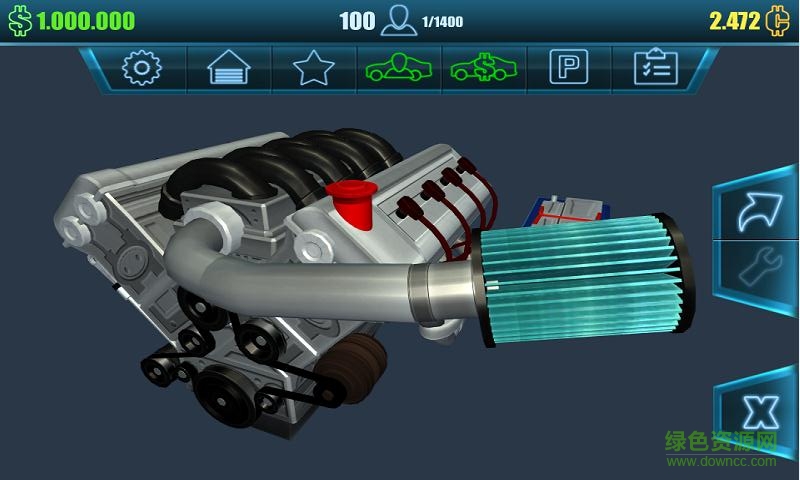Show the clipboard checklist
Image resolution: width=800 pixels, height=480 pixels.
pos(655,68)
